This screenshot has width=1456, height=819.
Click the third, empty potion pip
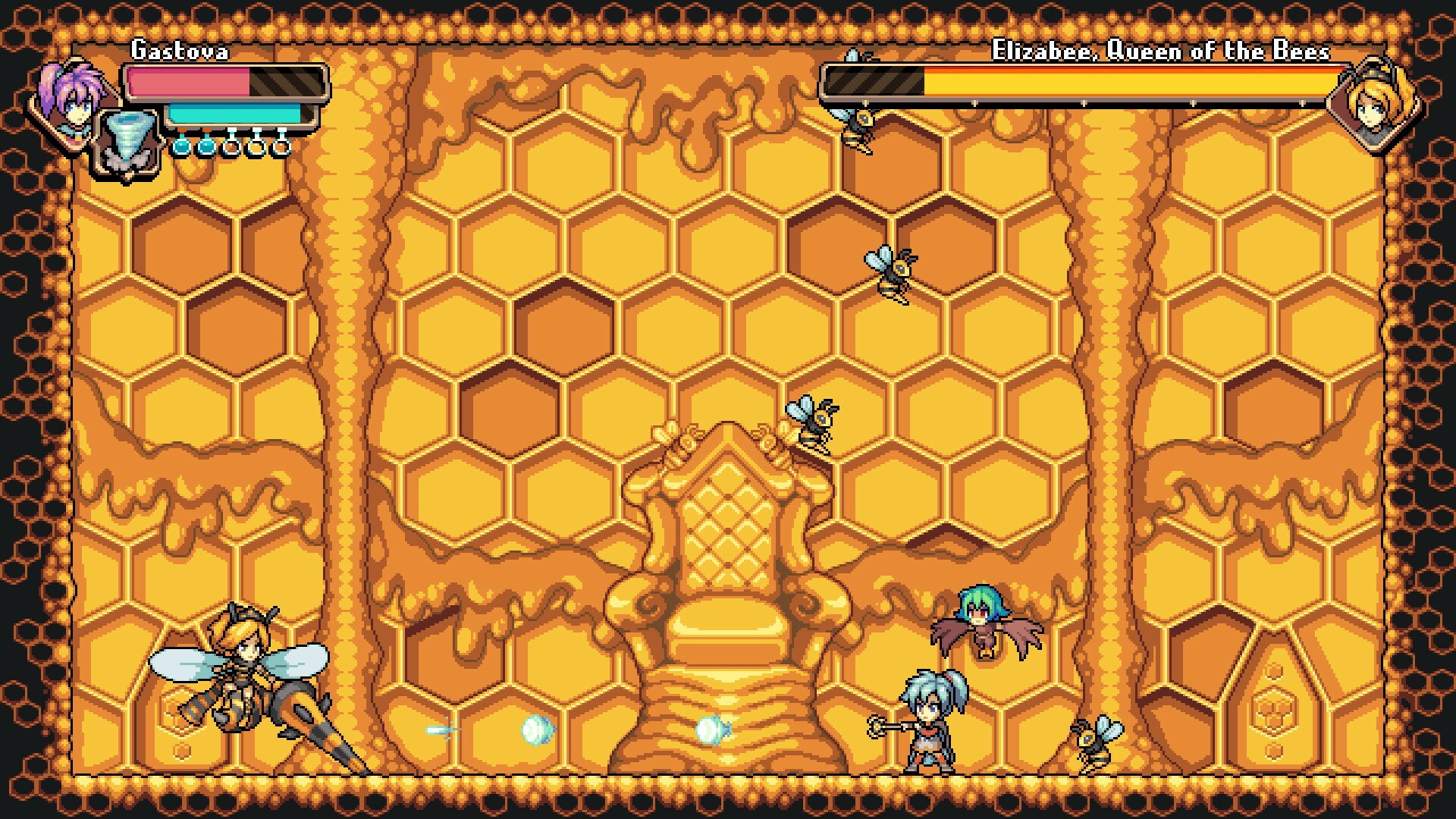(x=231, y=147)
